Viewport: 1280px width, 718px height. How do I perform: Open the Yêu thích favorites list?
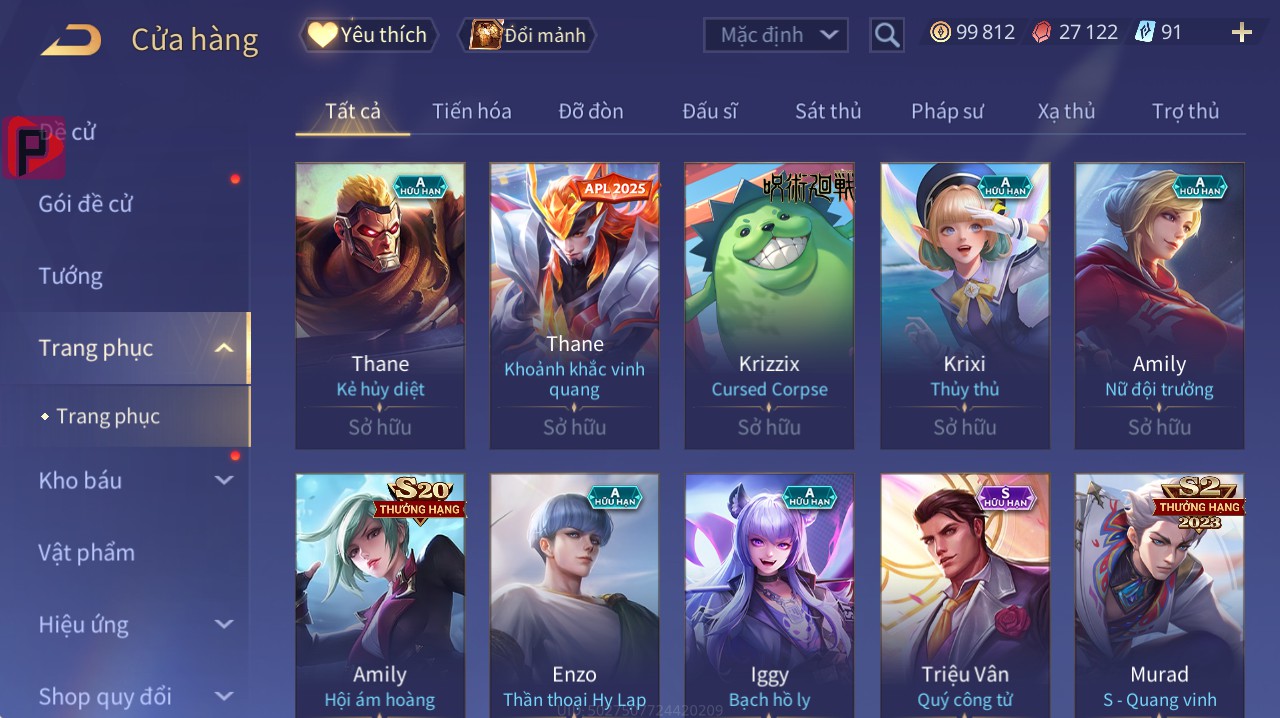click(x=369, y=35)
